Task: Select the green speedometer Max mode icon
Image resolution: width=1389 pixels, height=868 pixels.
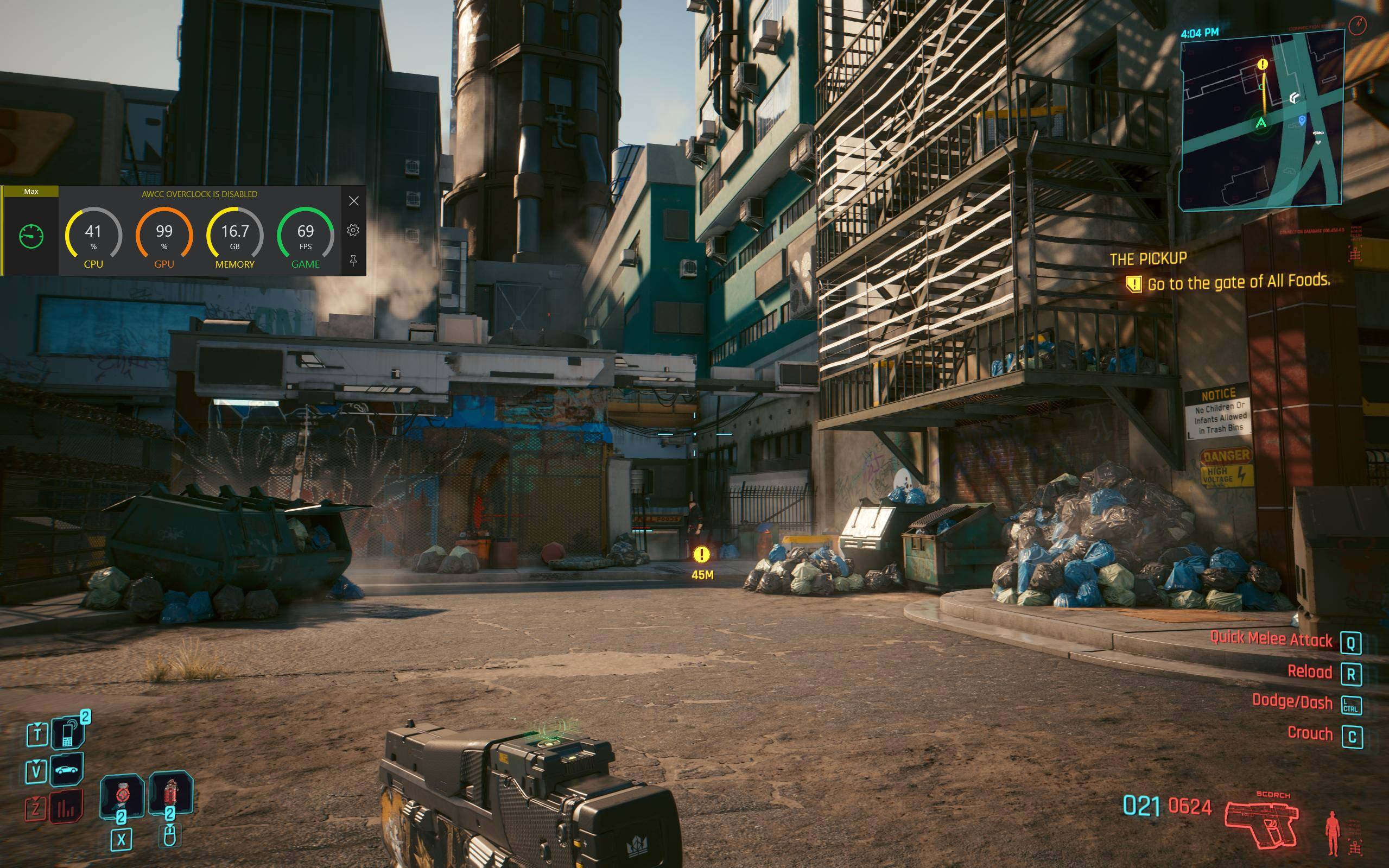Action: pos(31,236)
